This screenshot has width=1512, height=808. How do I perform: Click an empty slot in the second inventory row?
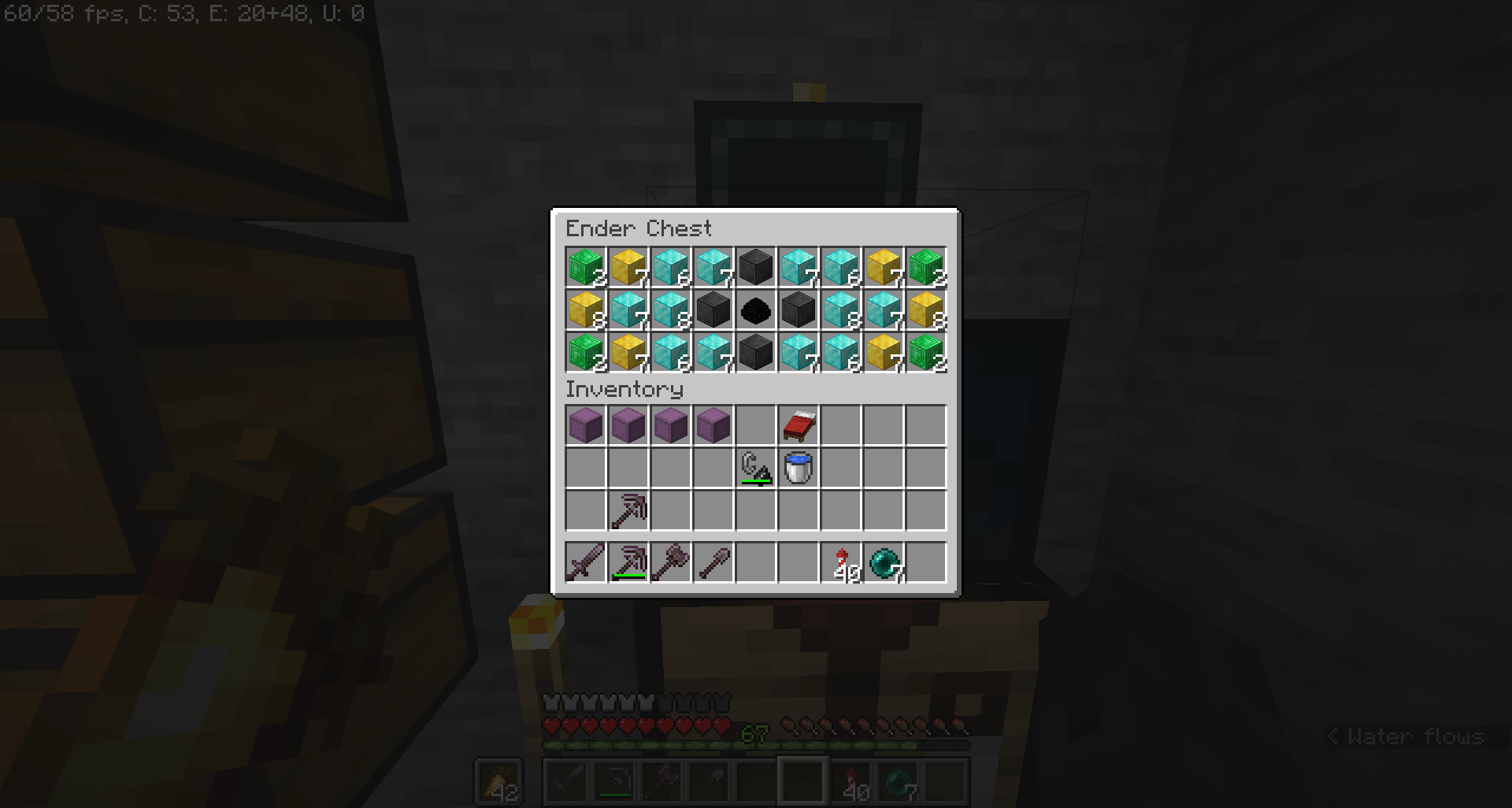(x=585, y=468)
